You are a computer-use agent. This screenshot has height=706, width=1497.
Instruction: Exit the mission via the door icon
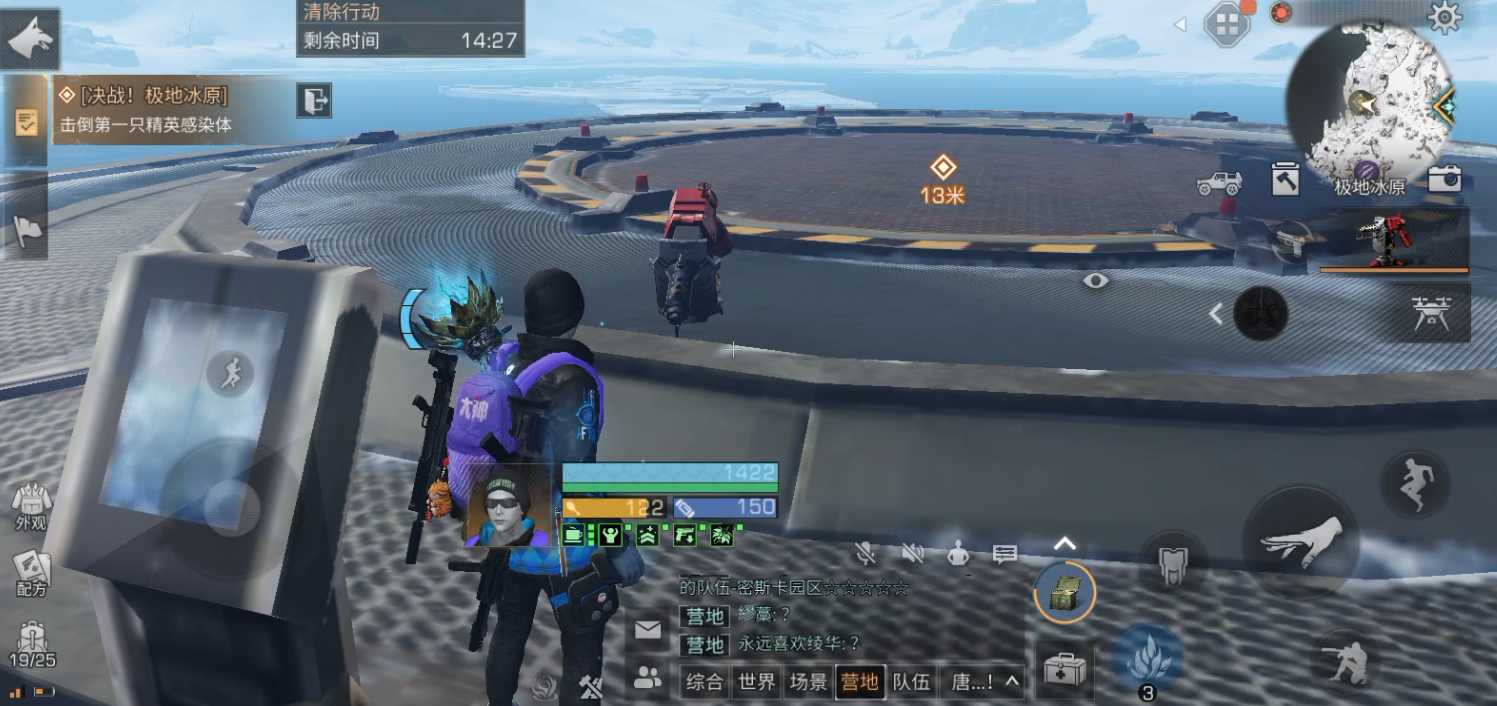coord(314,100)
